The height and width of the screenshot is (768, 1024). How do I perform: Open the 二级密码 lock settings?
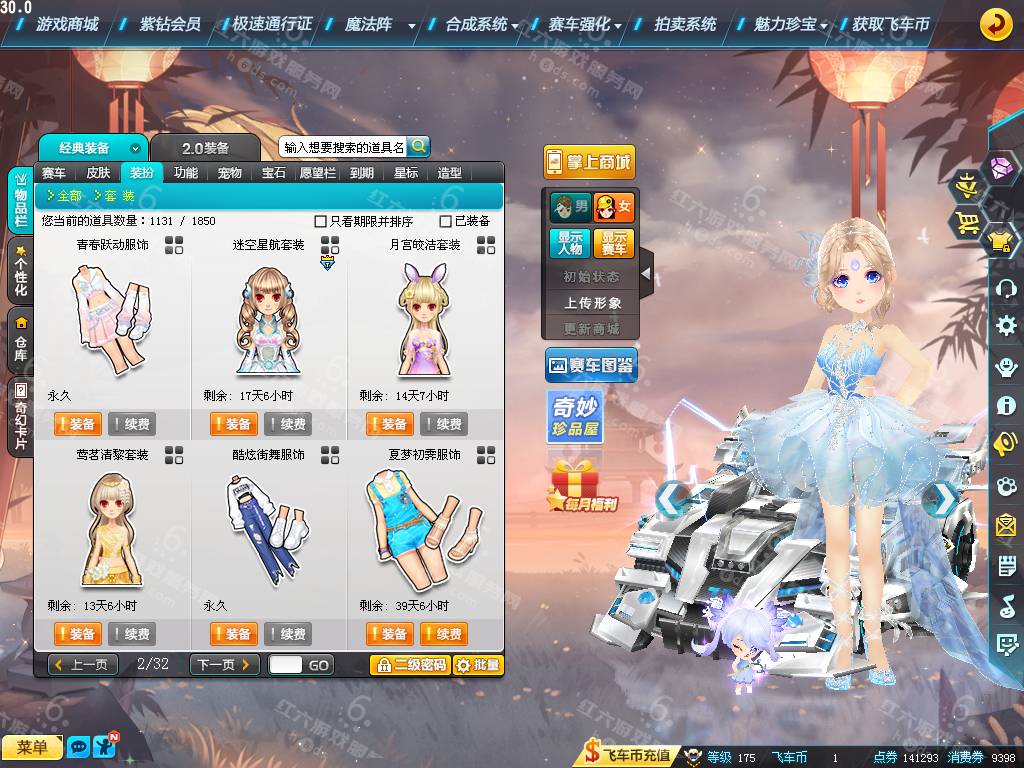[409, 664]
